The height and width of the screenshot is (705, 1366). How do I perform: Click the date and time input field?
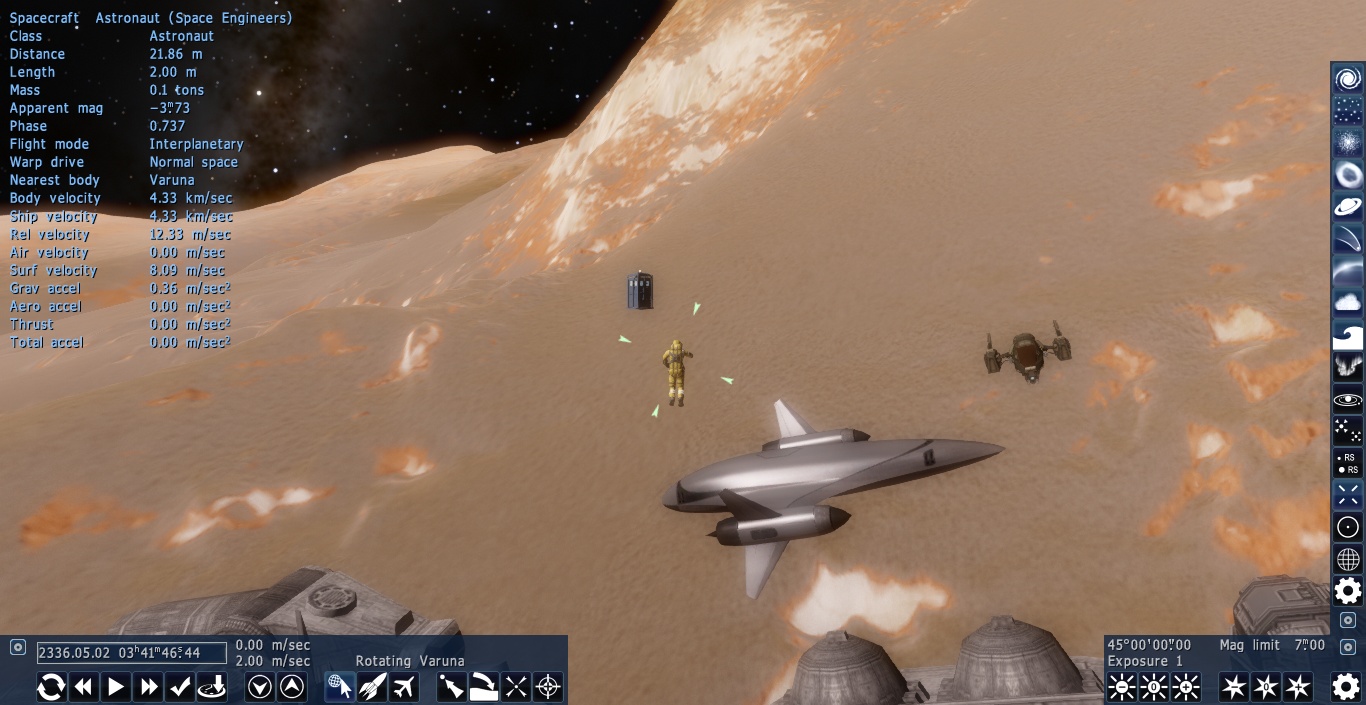(131, 653)
